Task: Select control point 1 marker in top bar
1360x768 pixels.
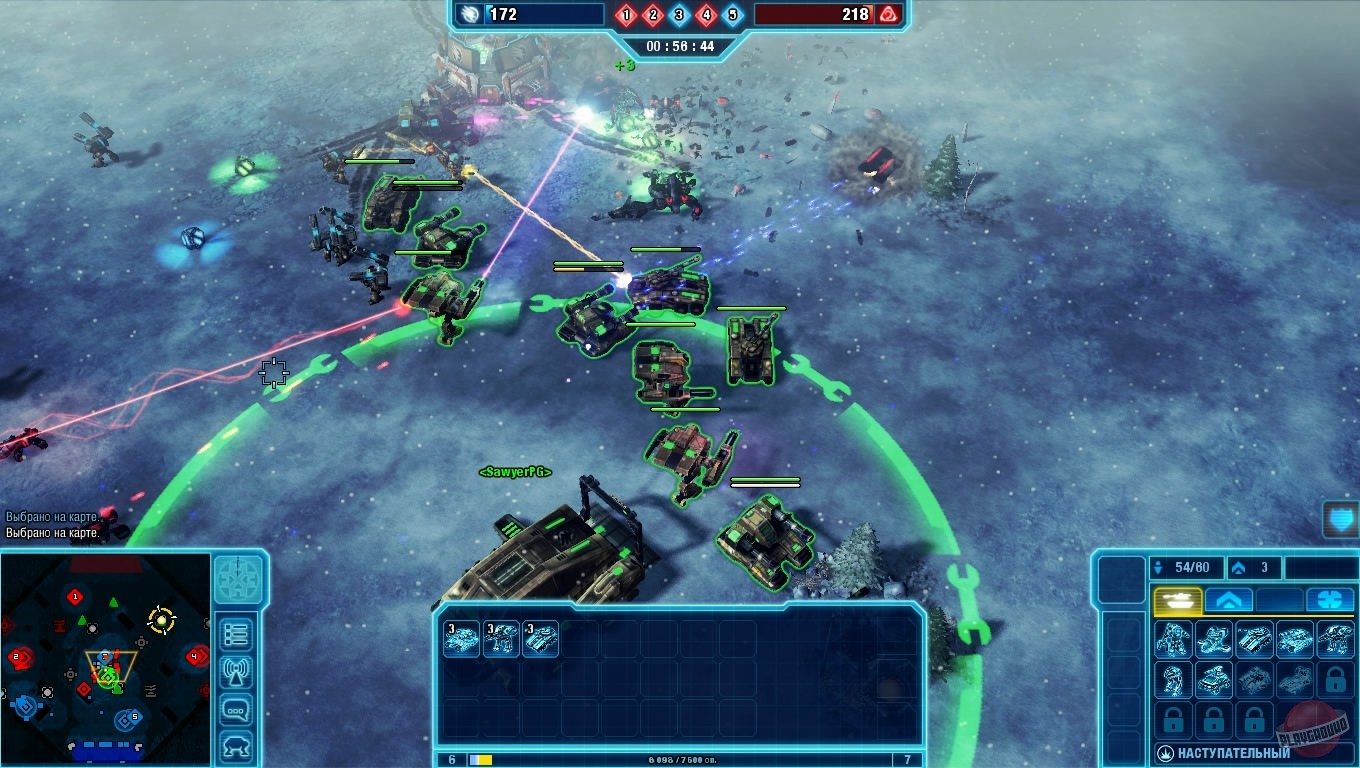Action: (626, 15)
